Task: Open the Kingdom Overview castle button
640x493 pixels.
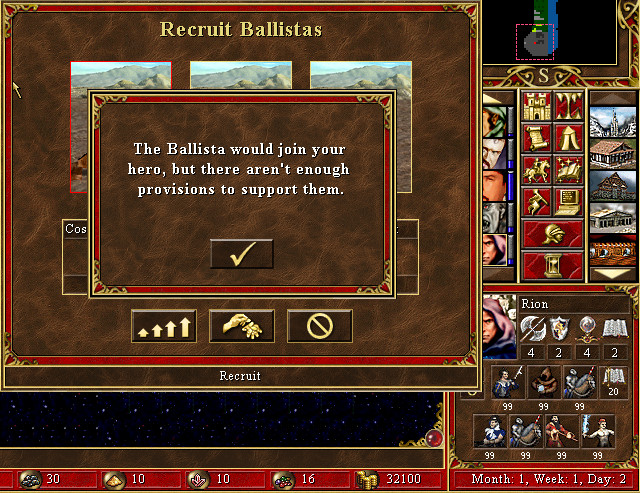Action: point(535,106)
